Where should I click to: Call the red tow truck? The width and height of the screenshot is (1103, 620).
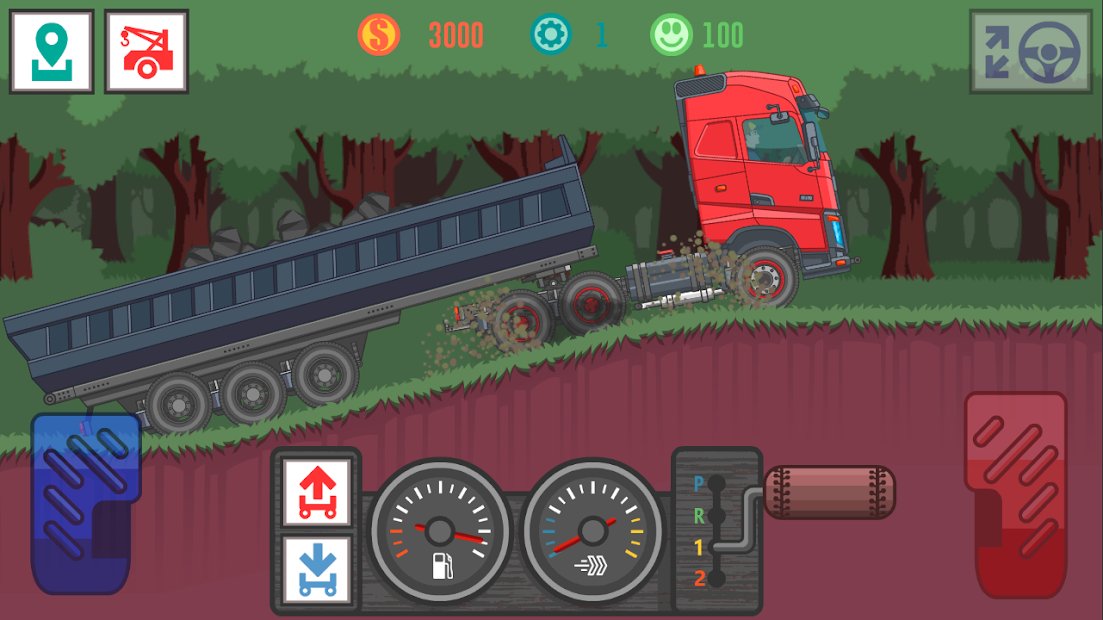tap(146, 52)
